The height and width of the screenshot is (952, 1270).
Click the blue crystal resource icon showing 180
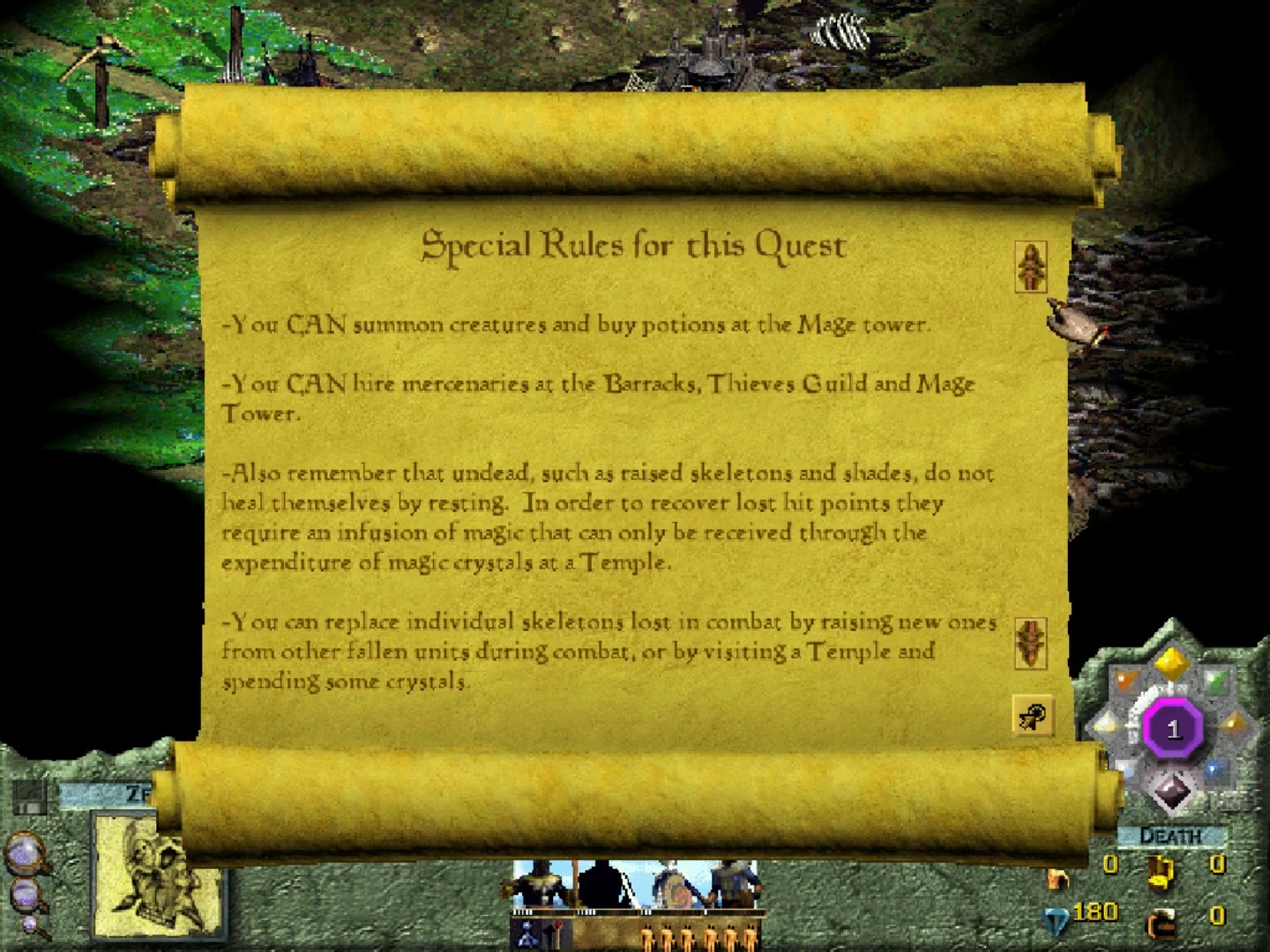pyautogui.click(x=1056, y=920)
